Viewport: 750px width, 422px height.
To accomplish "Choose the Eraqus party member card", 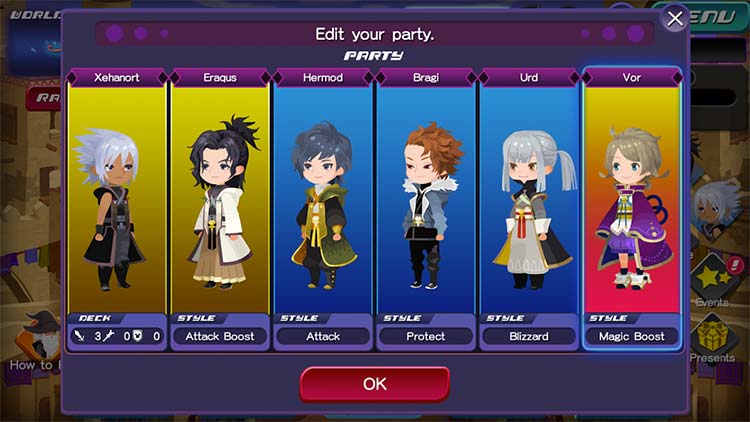I will click(x=220, y=200).
